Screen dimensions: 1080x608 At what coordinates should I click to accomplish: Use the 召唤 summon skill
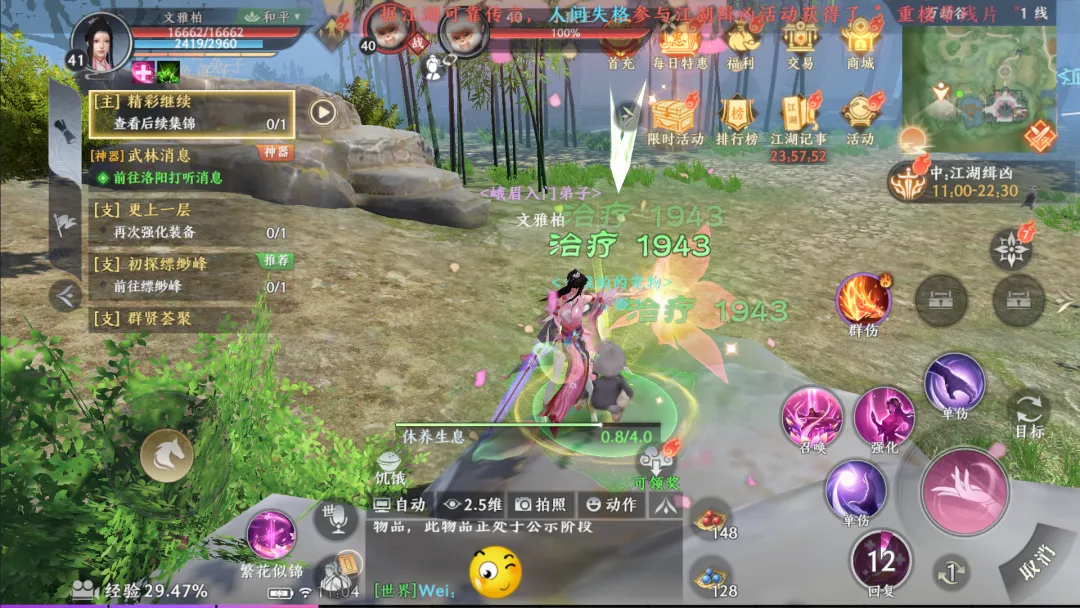coord(812,416)
